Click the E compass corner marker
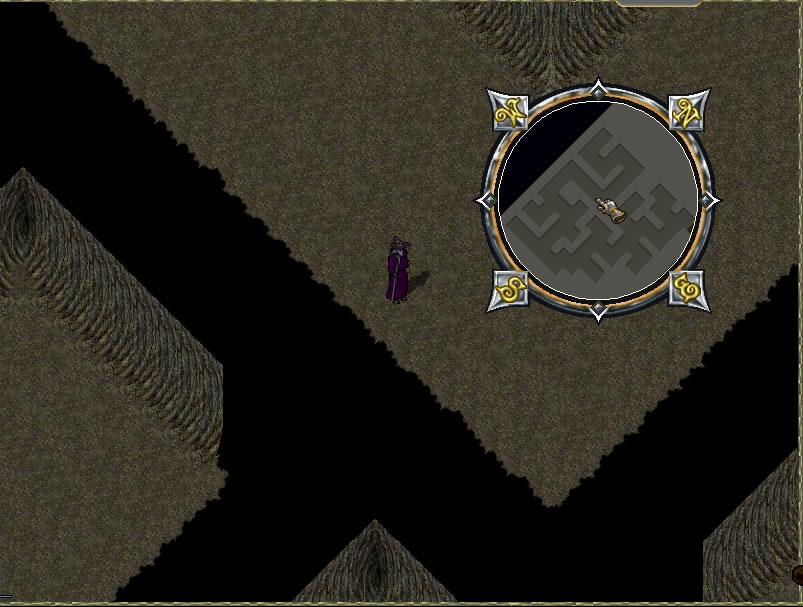Viewport: 803px width, 607px height. (x=688, y=289)
